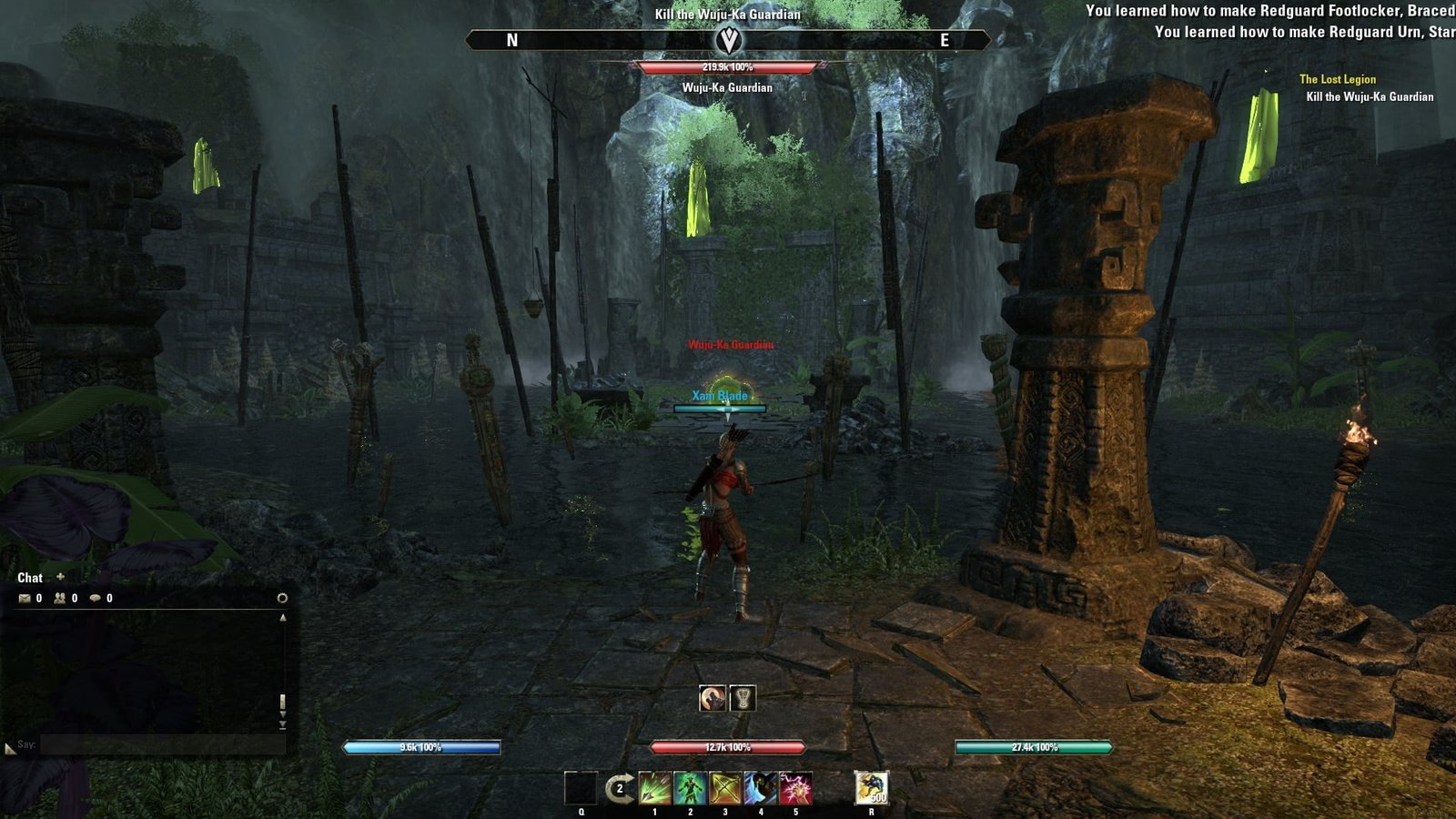Viewport: 1456px width, 819px height.
Task: Trigger the blue cloaked figure ability
Action: [761, 788]
